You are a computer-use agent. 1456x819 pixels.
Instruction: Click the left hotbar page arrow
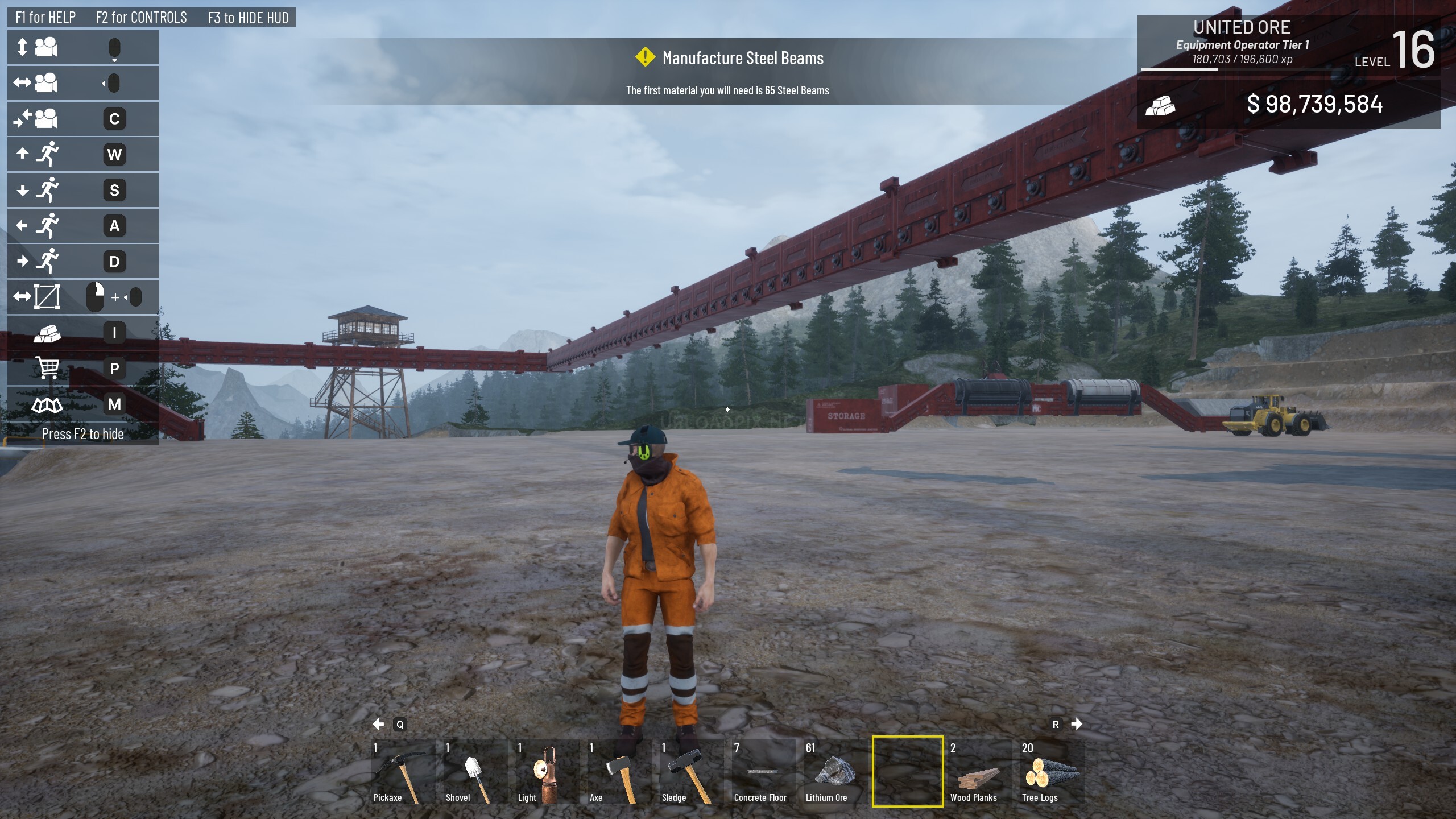click(378, 724)
